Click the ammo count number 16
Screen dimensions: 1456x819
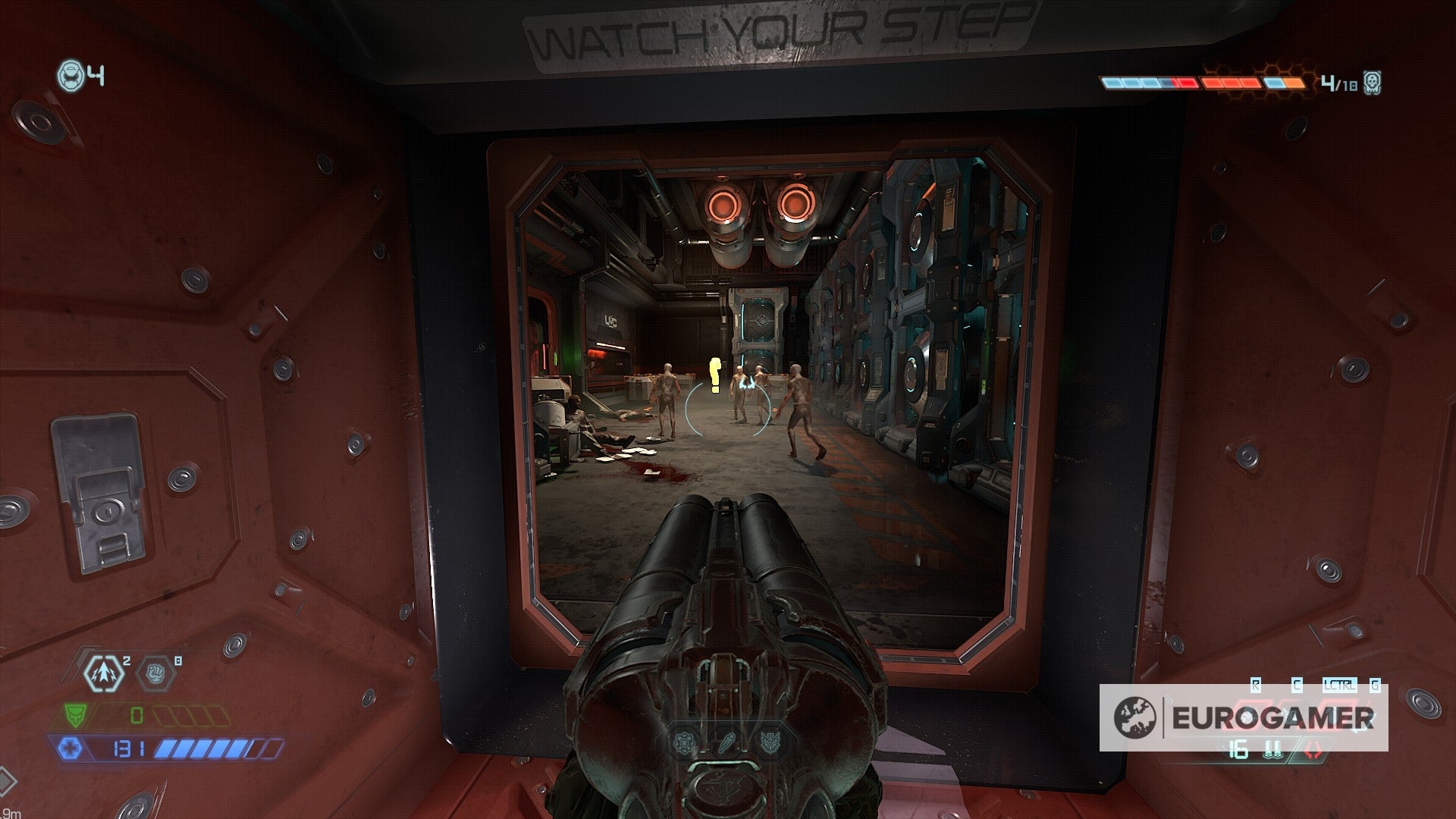(1238, 749)
